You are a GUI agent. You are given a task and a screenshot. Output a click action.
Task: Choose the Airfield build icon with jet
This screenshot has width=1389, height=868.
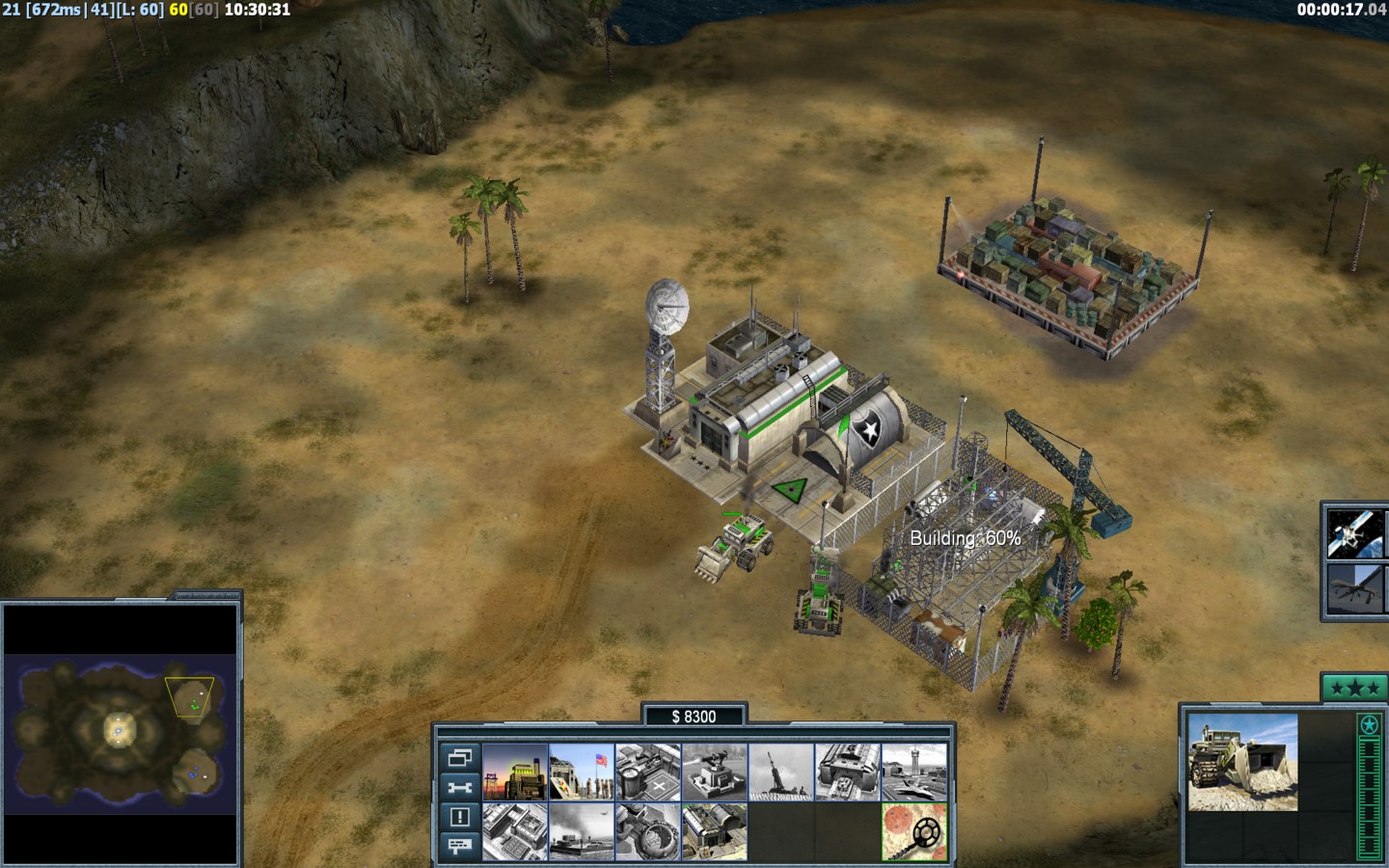[x=914, y=772]
